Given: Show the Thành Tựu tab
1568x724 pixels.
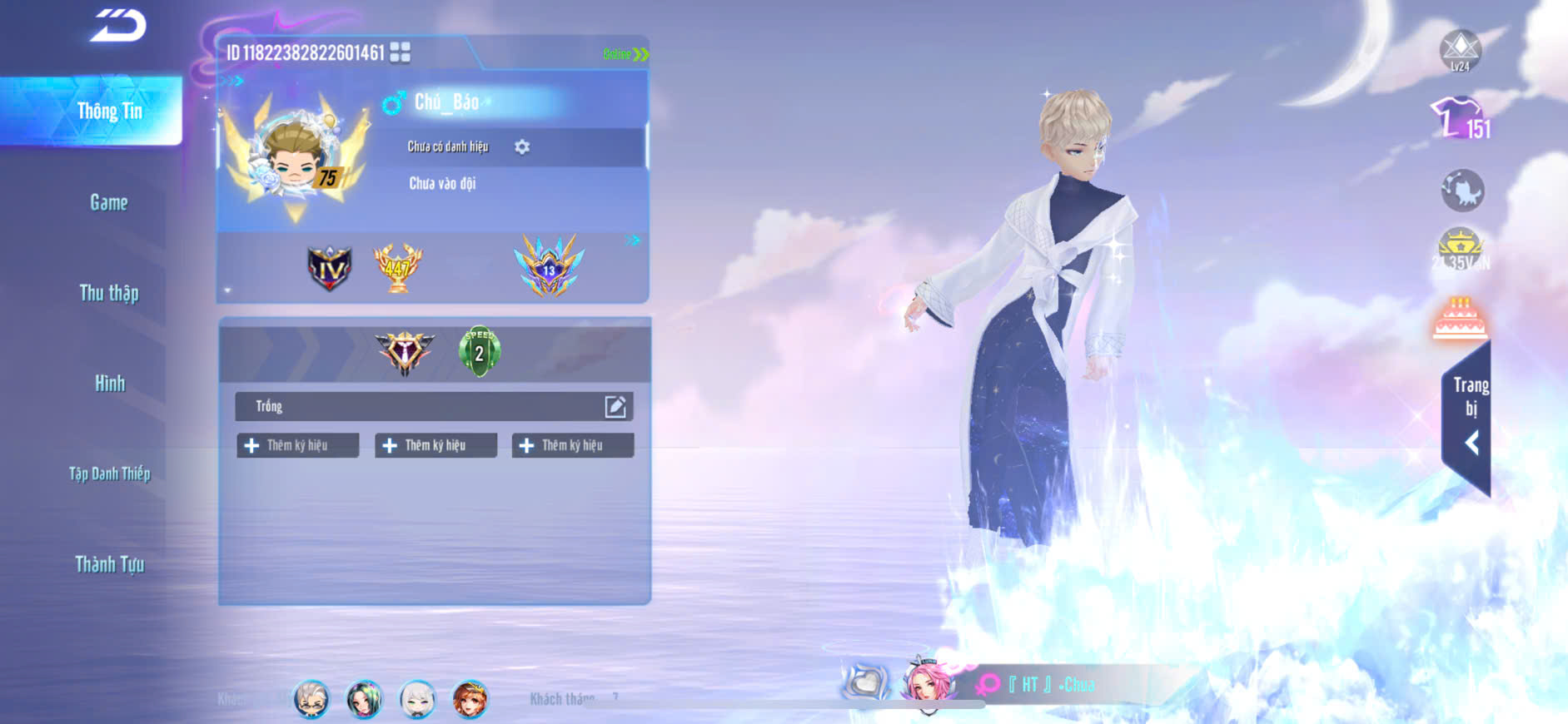Looking at the screenshot, I should (x=109, y=564).
